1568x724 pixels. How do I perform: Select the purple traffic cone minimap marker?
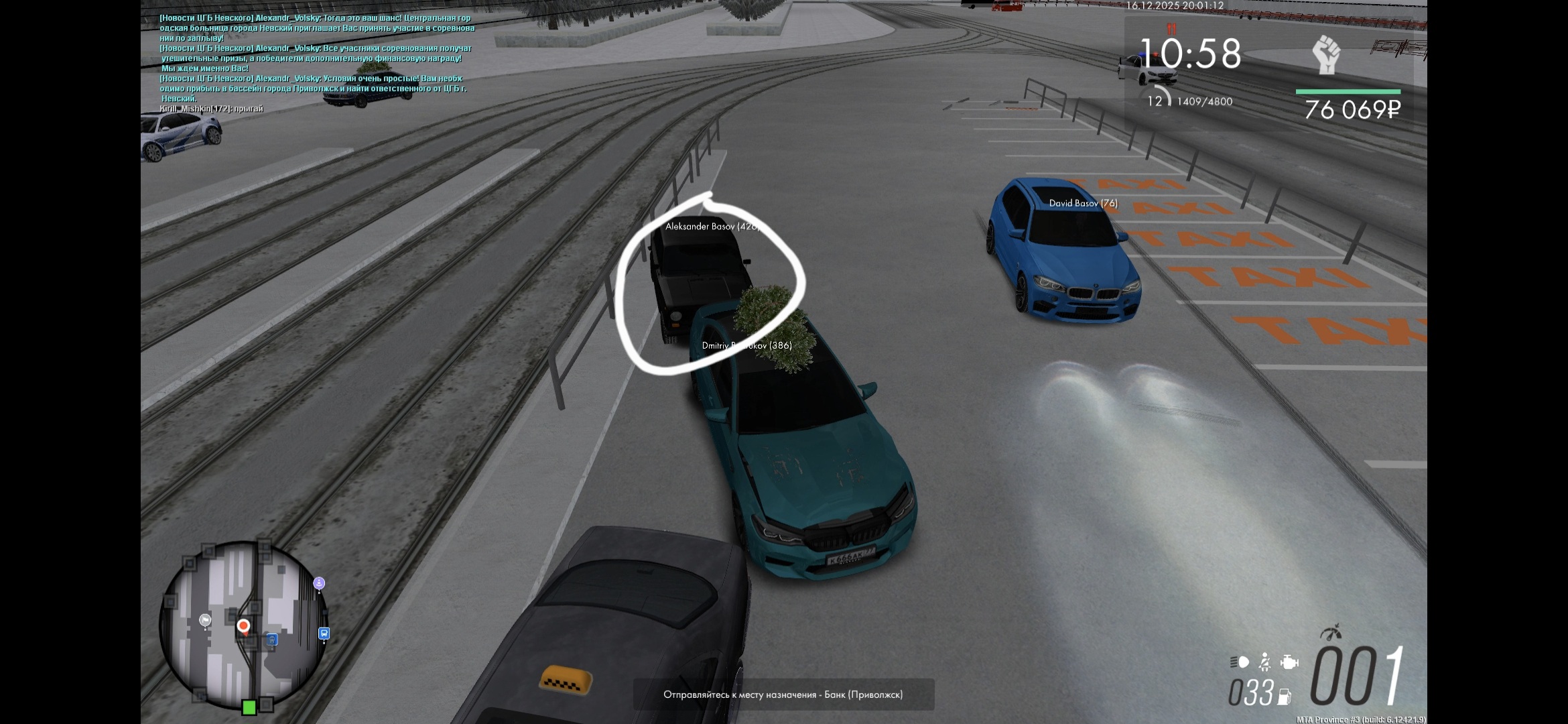(319, 583)
